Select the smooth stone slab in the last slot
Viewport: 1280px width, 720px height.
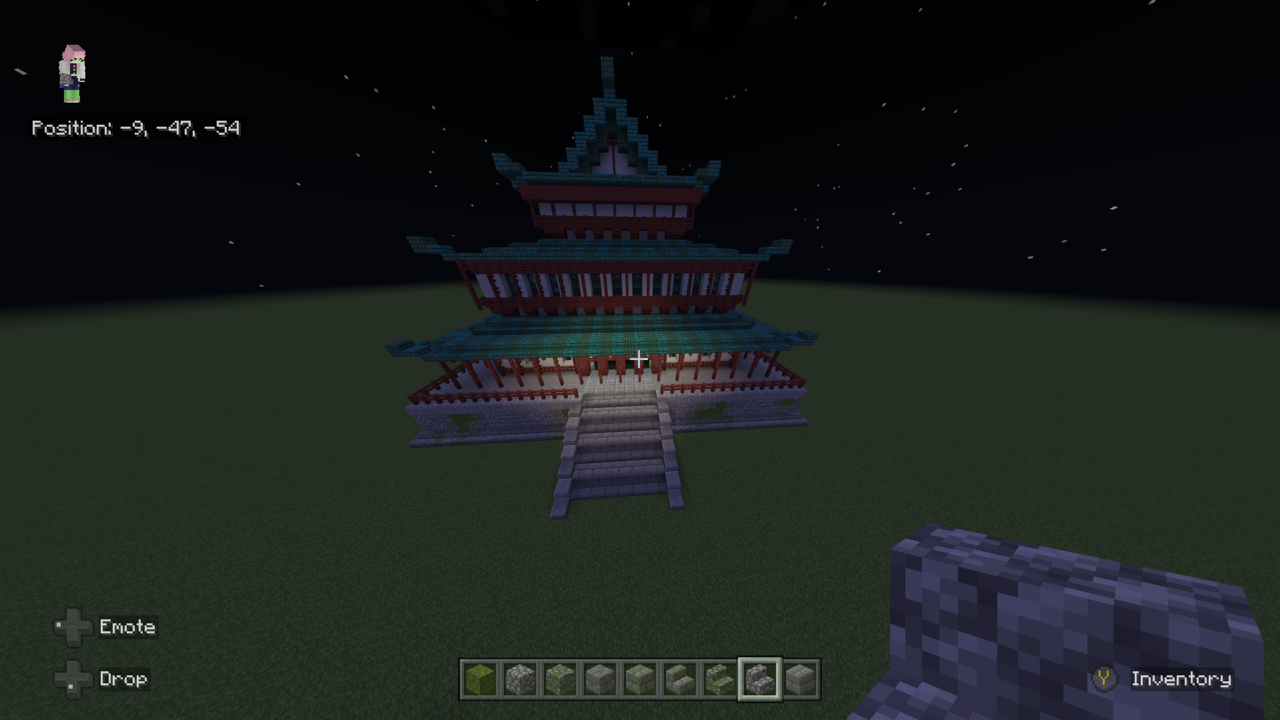(799, 679)
